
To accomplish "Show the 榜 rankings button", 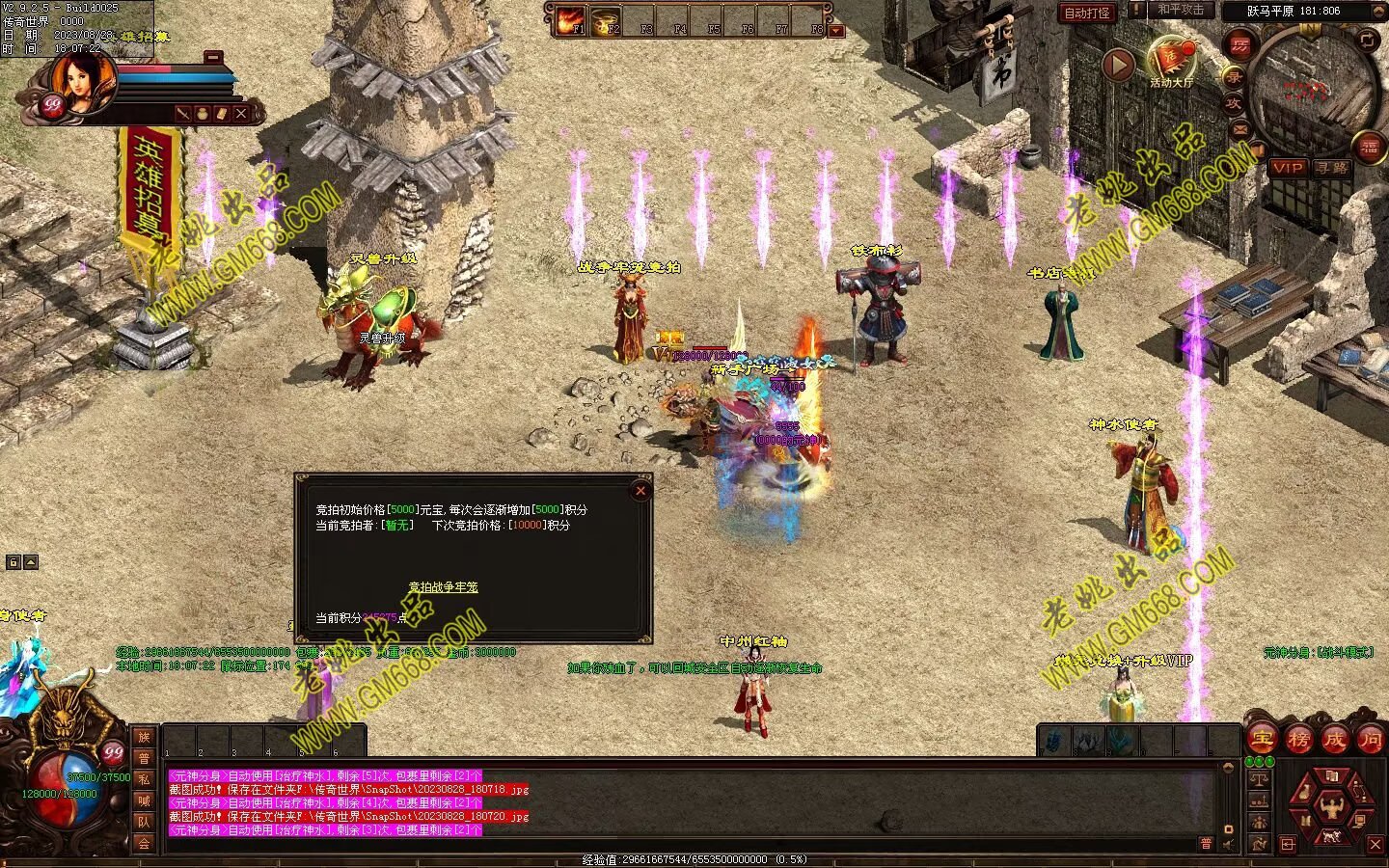I will click(x=1298, y=740).
